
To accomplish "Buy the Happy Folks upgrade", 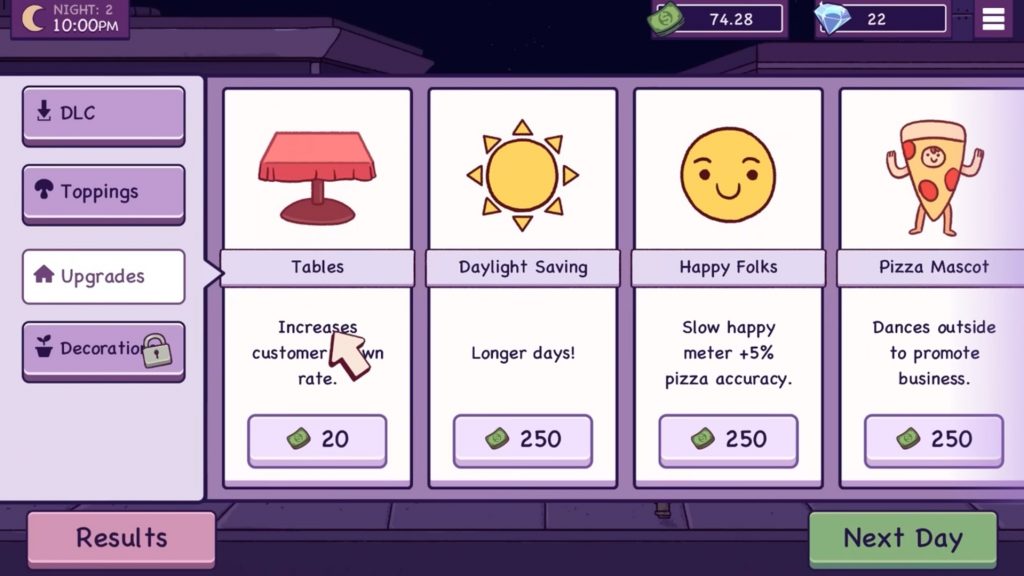I will (x=728, y=439).
